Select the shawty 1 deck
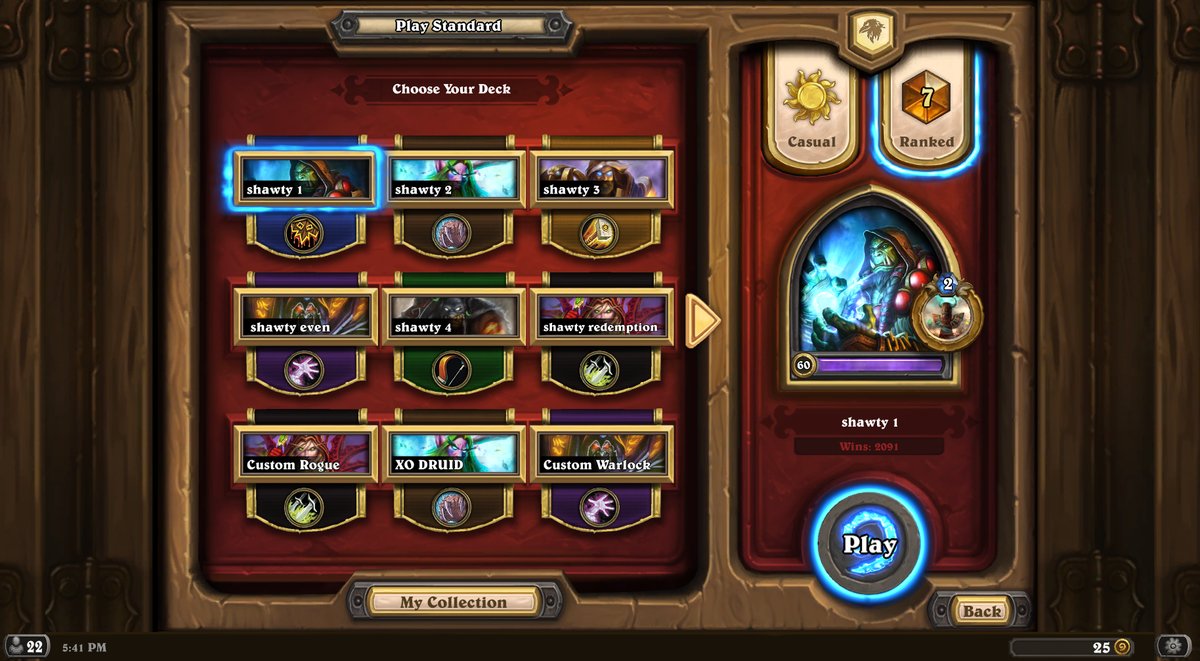 click(x=305, y=179)
